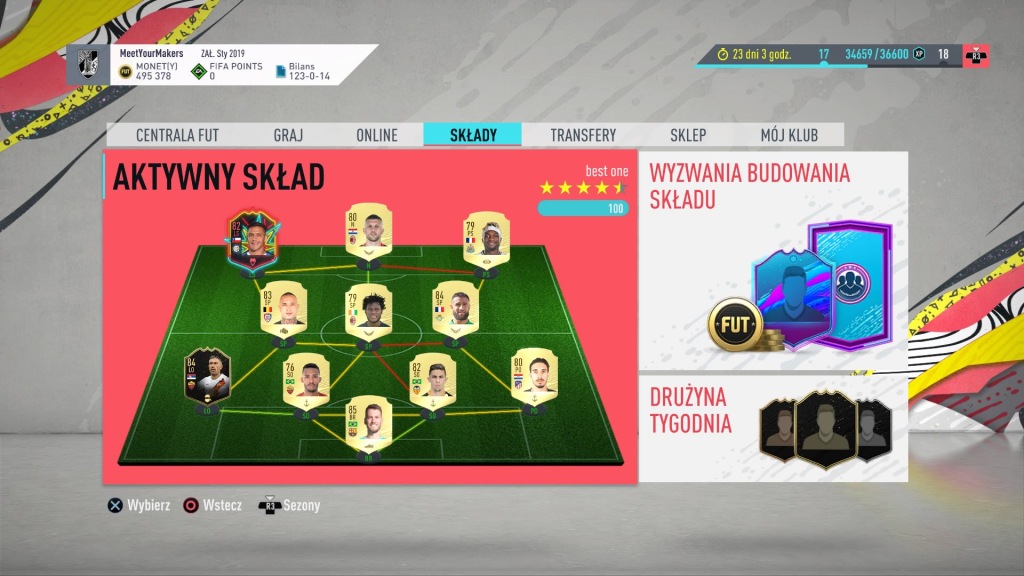Open the Aktywny Skład squad tile
The image size is (1024, 576).
click(370, 318)
